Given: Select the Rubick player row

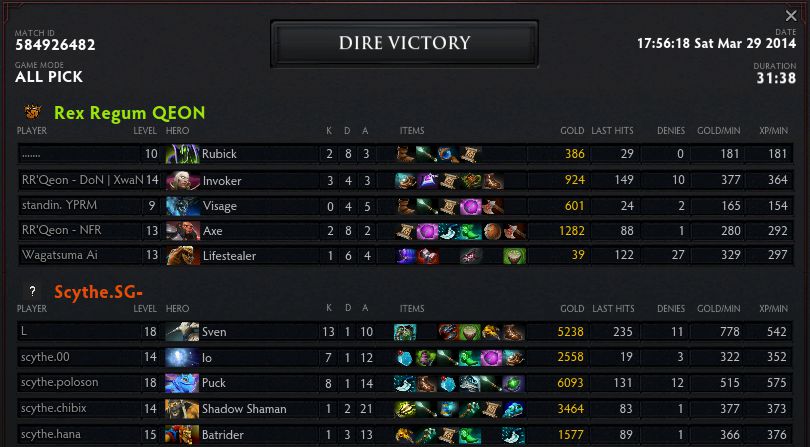Looking at the screenshot, I should pyautogui.click(x=400, y=154).
